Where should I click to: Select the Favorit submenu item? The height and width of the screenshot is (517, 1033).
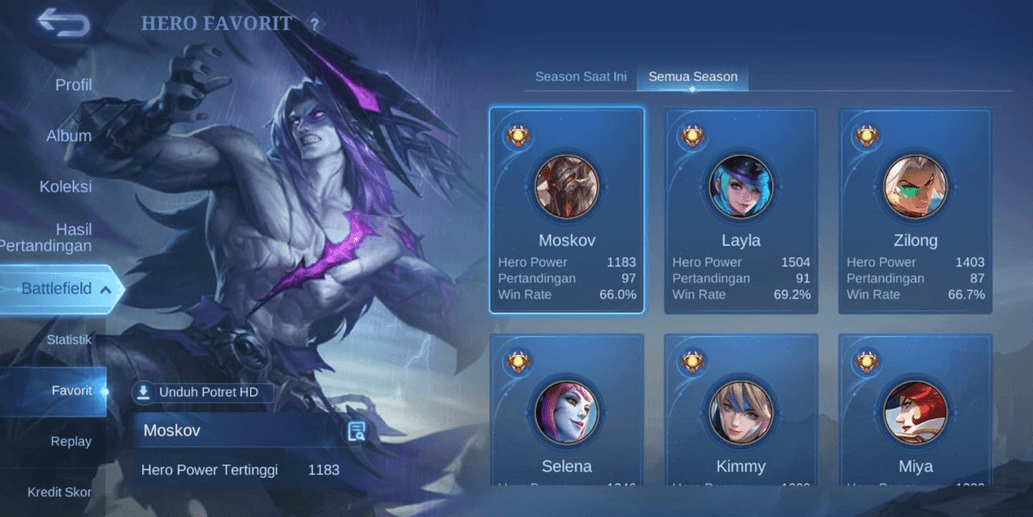[x=72, y=391]
